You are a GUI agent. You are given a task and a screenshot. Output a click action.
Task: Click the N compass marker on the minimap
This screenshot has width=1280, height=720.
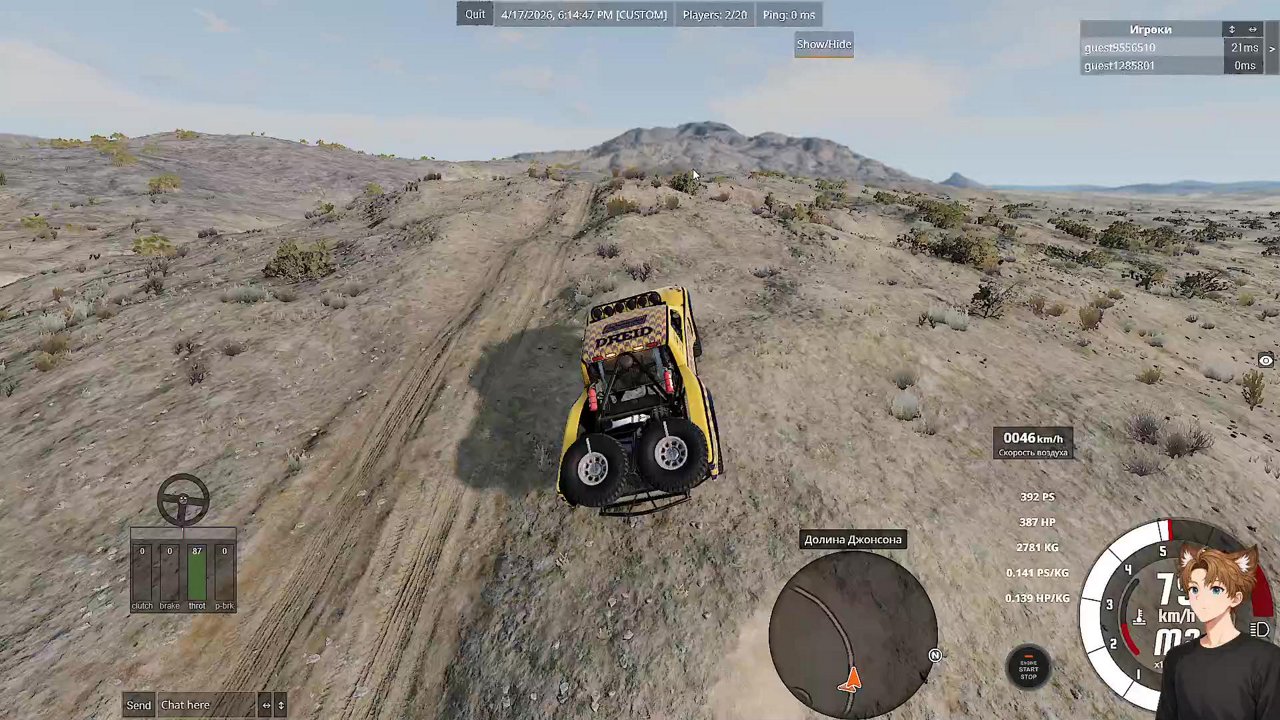point(934,655)
